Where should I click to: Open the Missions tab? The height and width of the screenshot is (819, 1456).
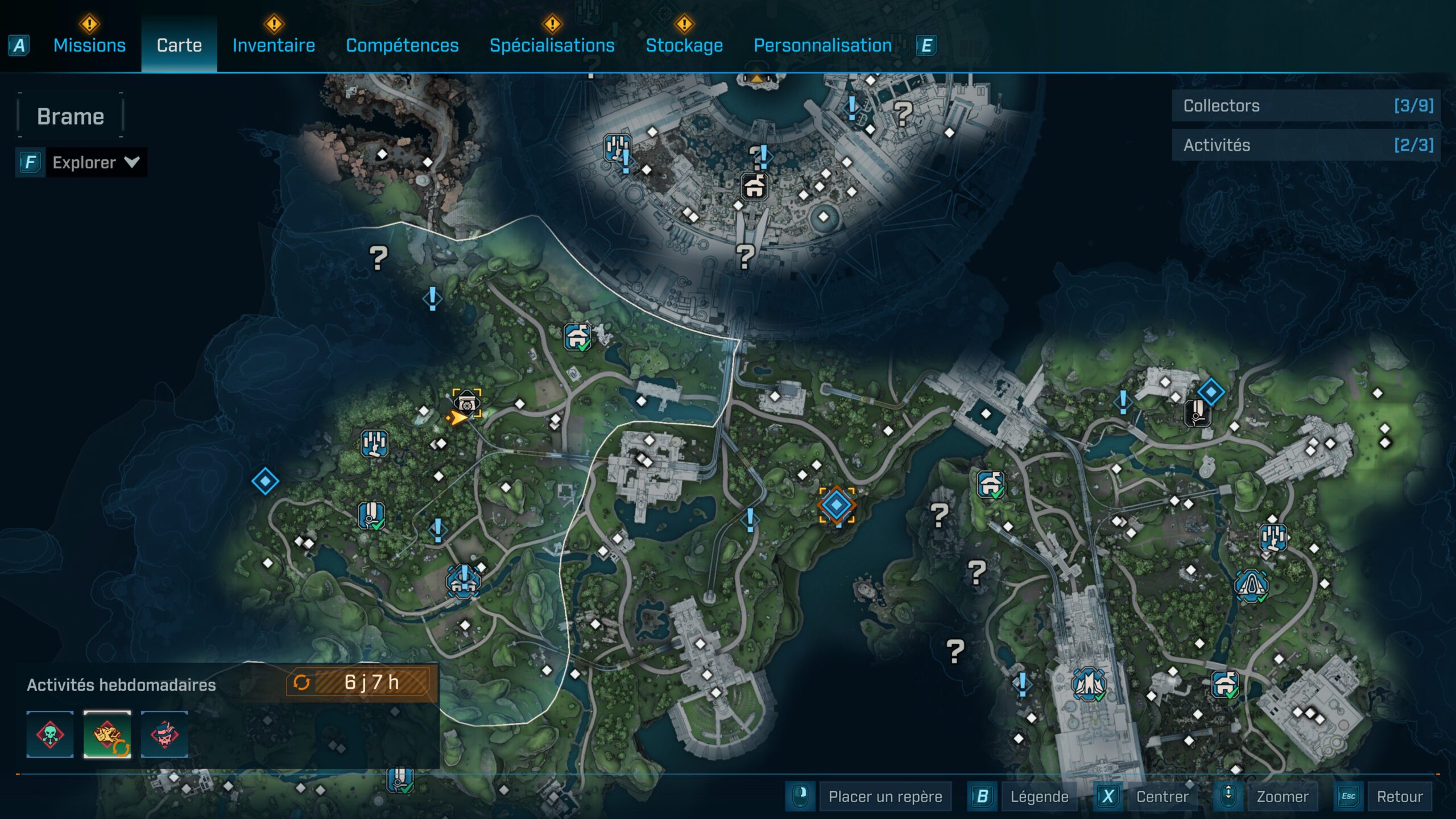89,45
